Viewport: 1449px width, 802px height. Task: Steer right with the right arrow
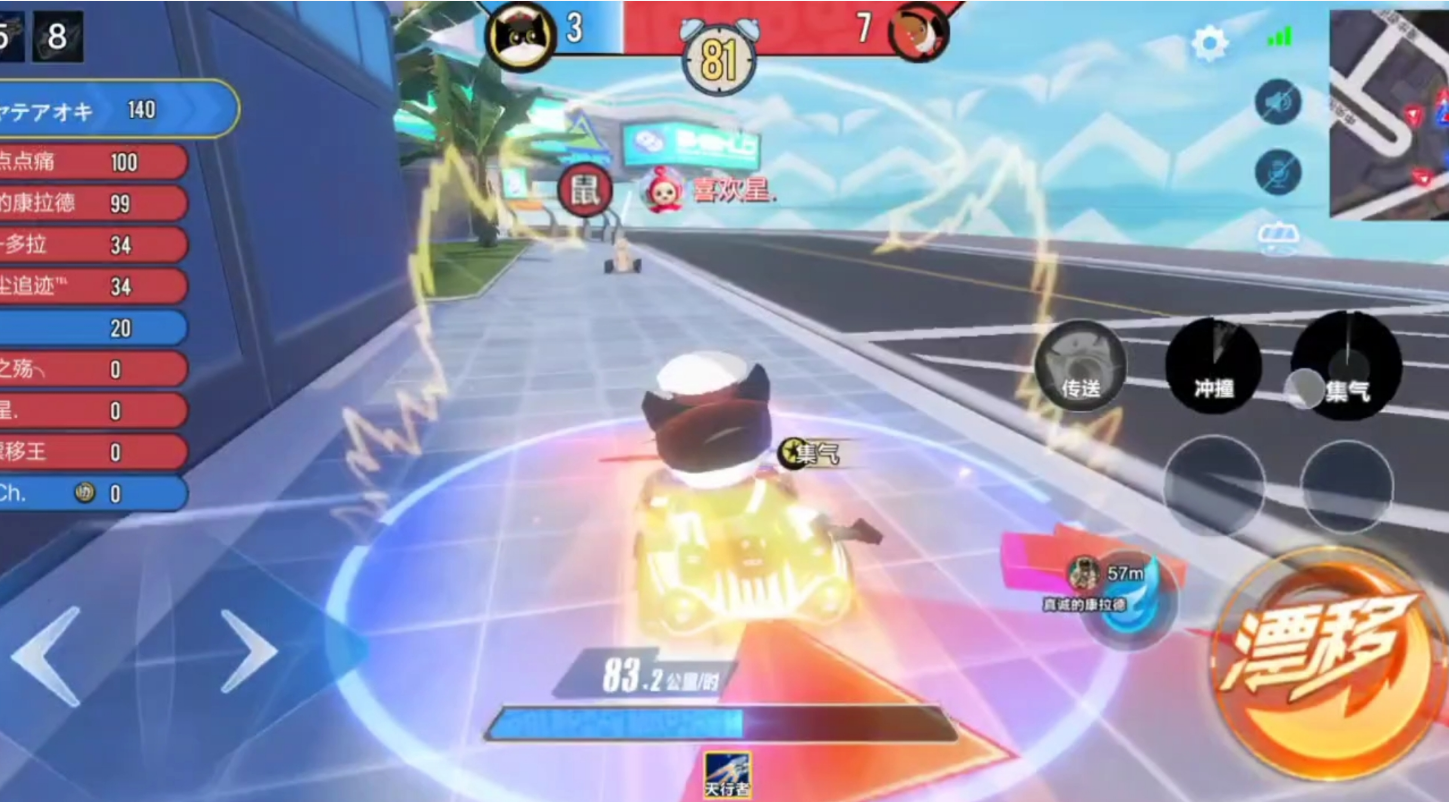[247, 651]
